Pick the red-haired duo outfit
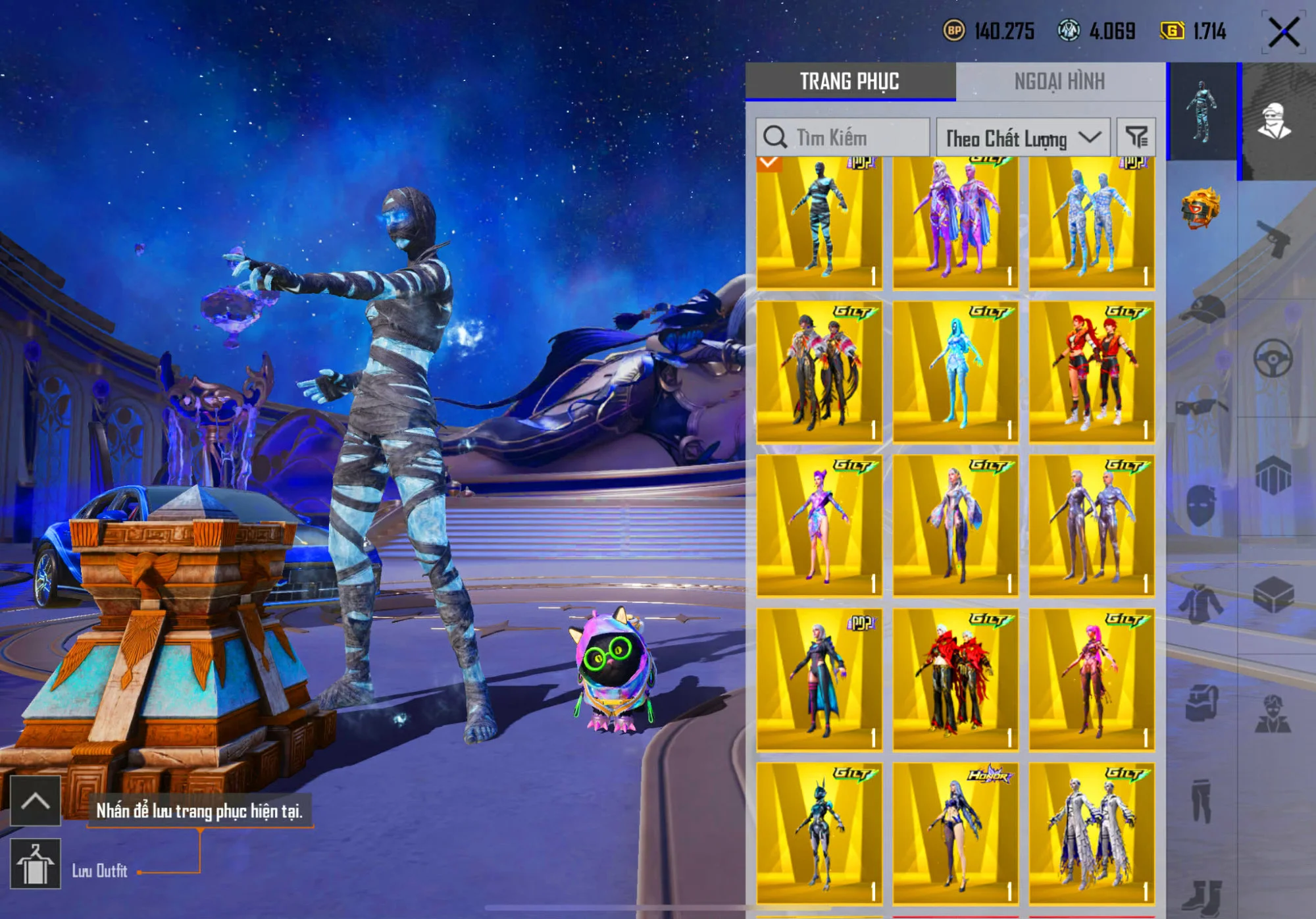This screenshot has height=919, width=1316. tap(1092, 372)
